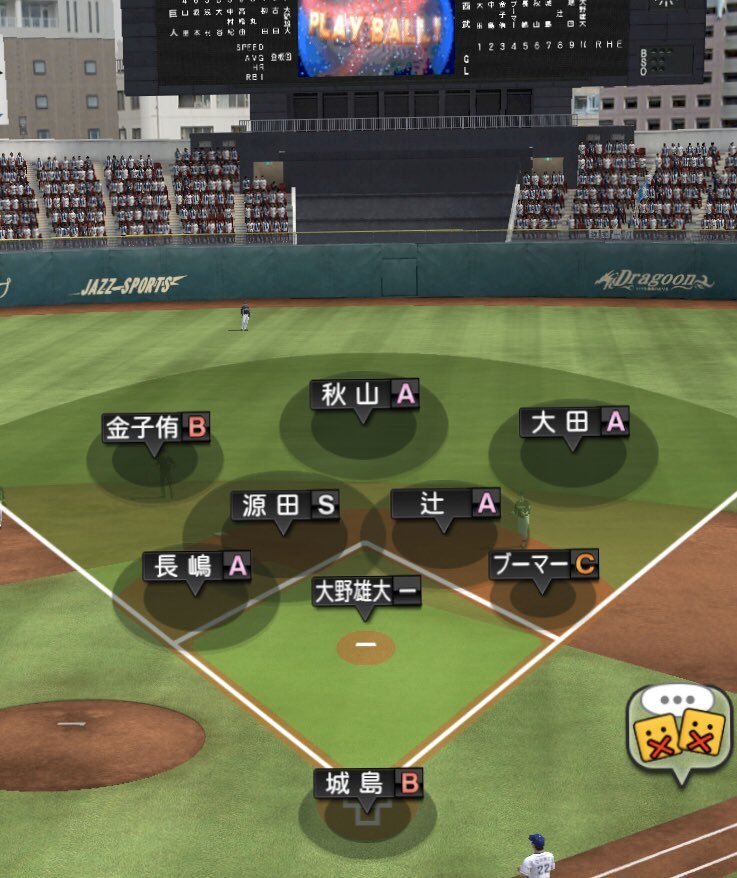Select first baseman ブーマー label

pyautogui.click(x=543, y=565)
